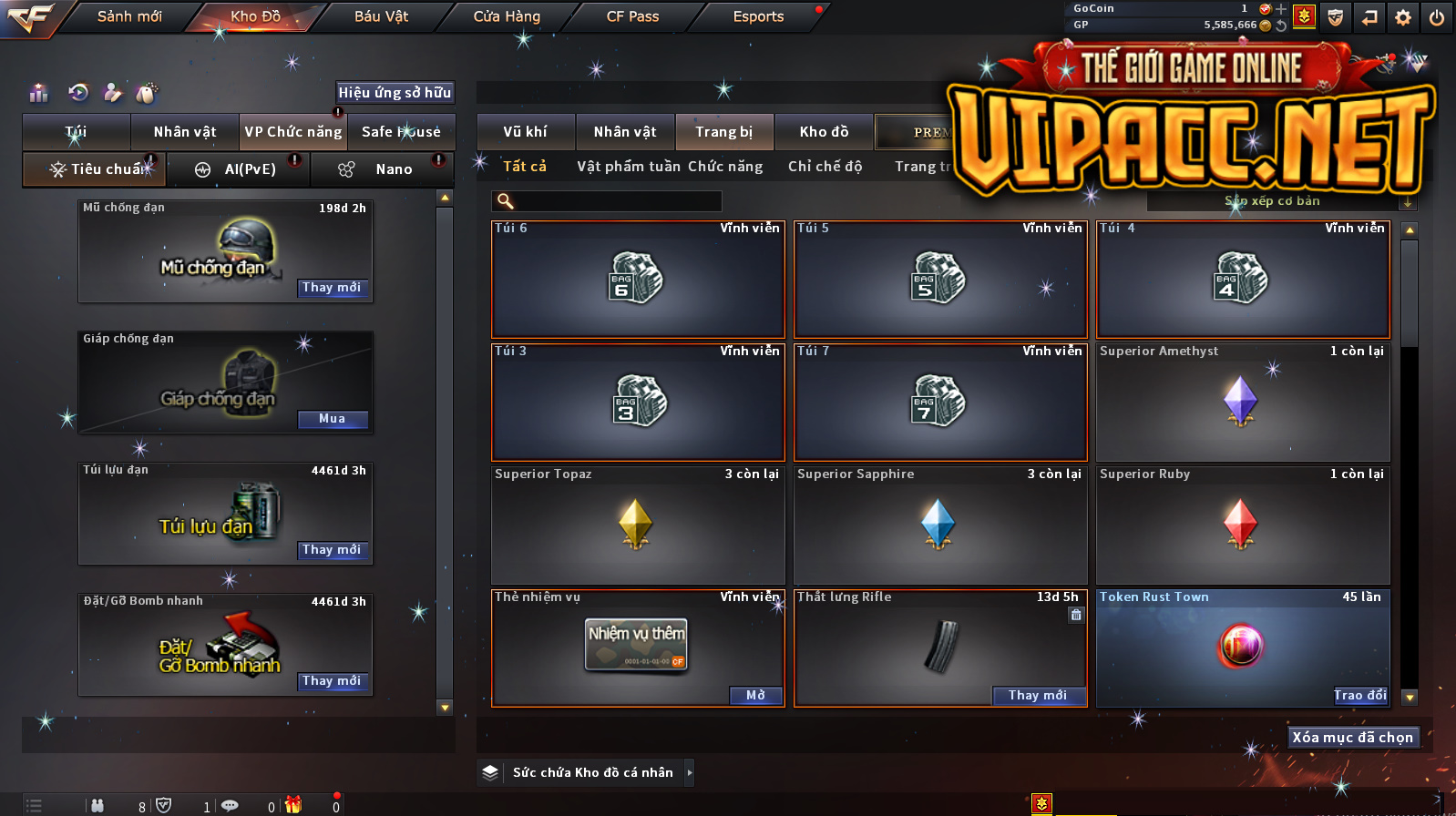Open the Sảnh mới lobby tab

click(x=129, y=16)
